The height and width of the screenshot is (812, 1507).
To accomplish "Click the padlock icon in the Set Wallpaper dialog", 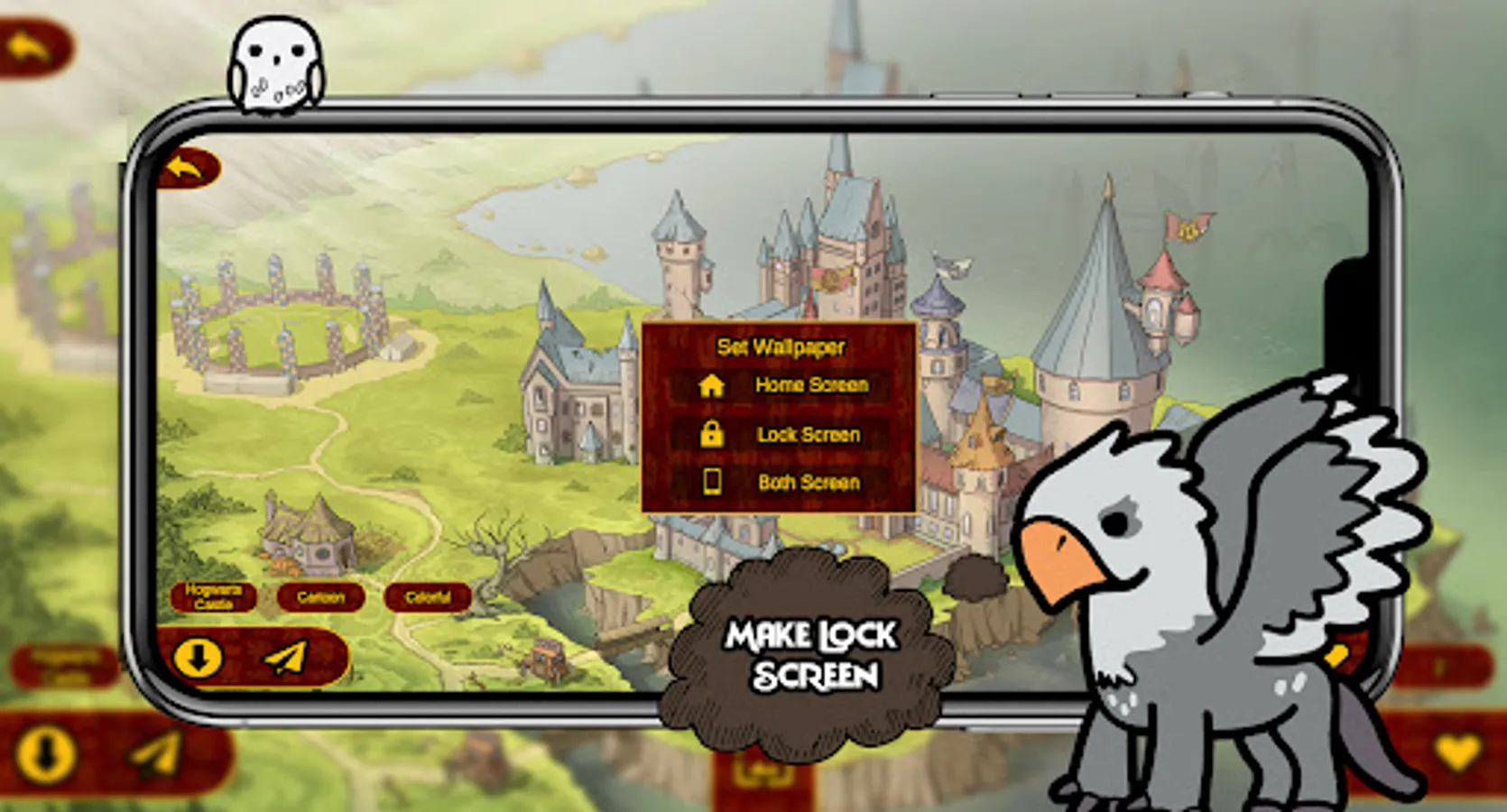I will 712,435.
